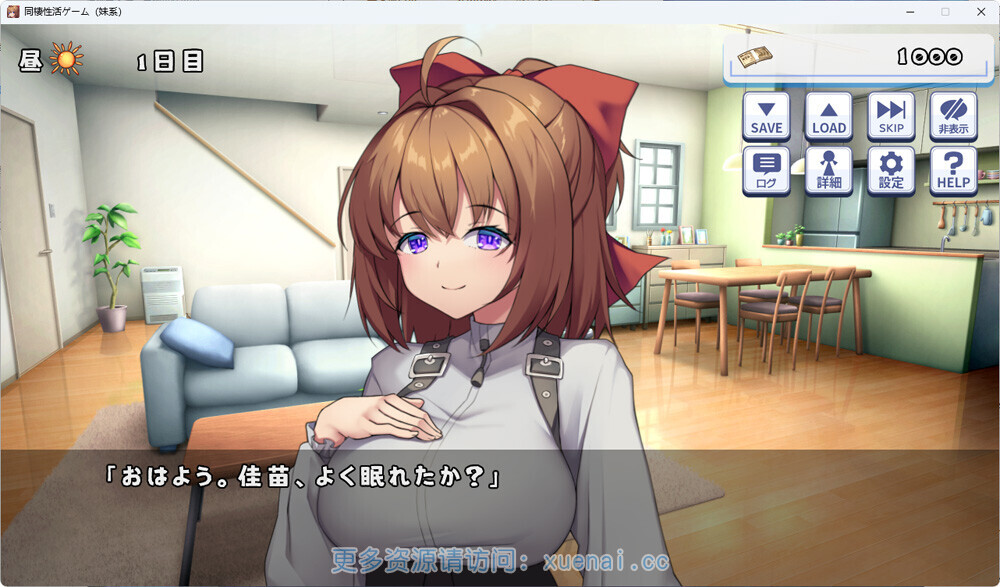The width and height of the screenshot is (1000, 587).
Task: Open the SAVE menu
Action: click(766, 116)
